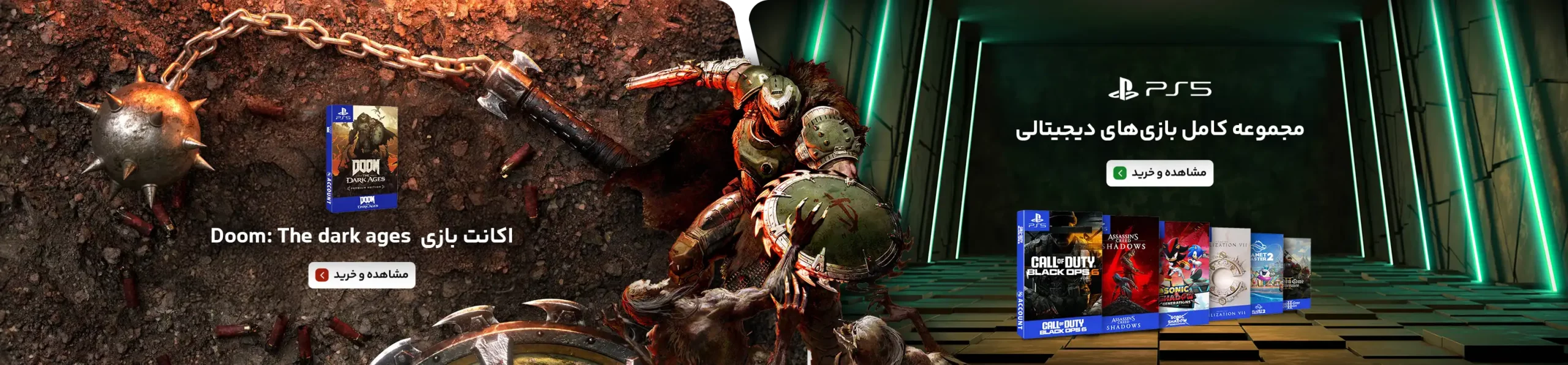Screen dimensions: 1568x365
Task: Open the Civilization VII game cover
Action: (1229, 273)
